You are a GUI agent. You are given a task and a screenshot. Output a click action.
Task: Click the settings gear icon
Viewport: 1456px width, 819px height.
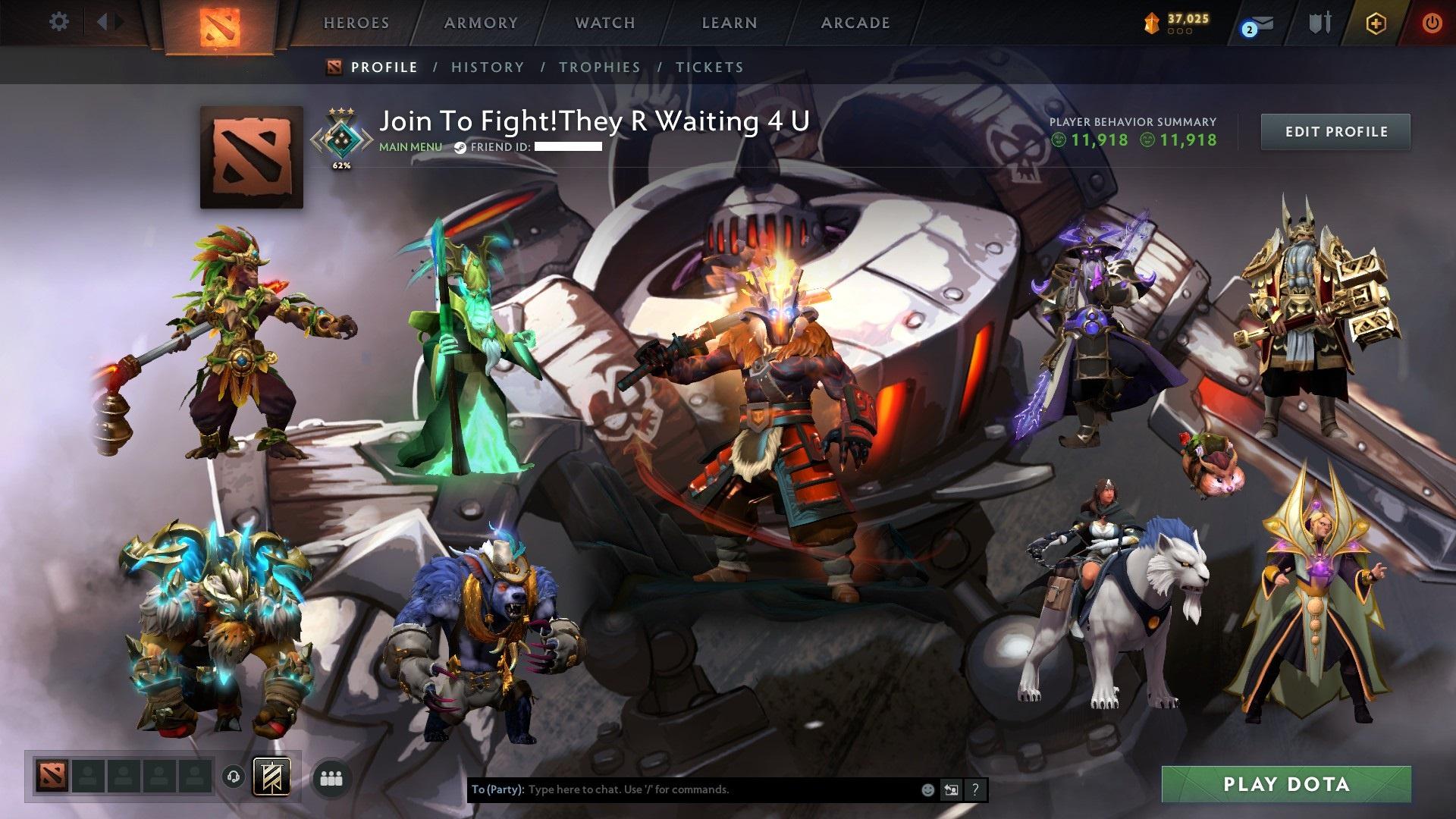58,22
